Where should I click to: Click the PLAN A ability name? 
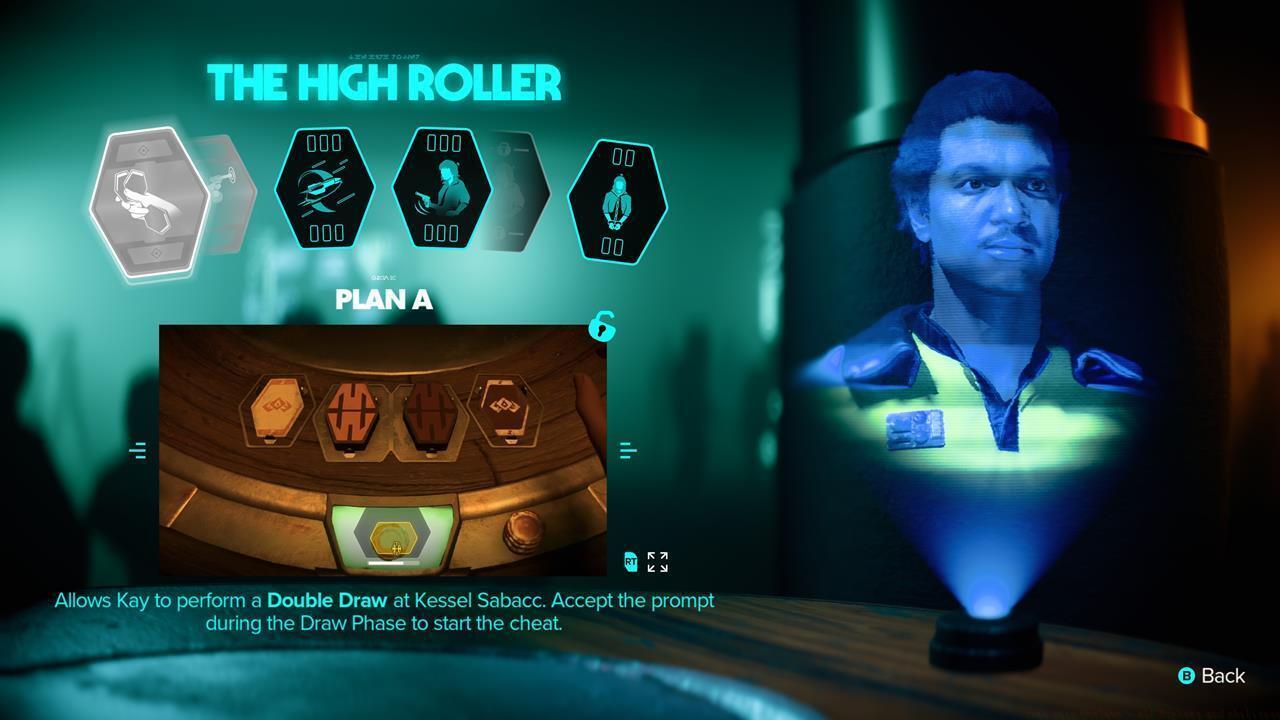tap(384, 300)
